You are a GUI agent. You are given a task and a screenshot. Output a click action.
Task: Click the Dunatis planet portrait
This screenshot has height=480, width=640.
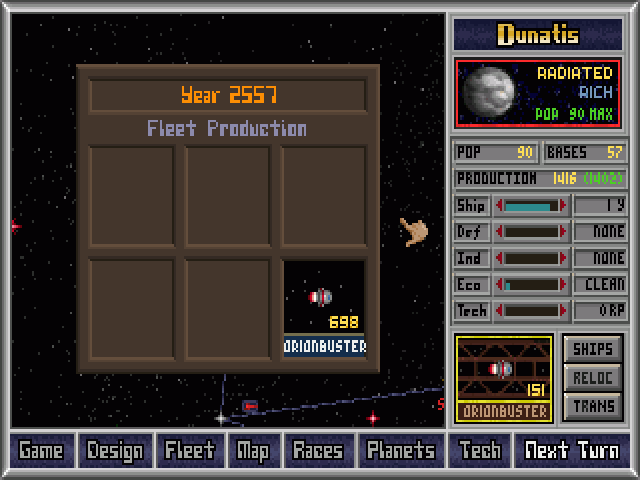coord(489,92)
